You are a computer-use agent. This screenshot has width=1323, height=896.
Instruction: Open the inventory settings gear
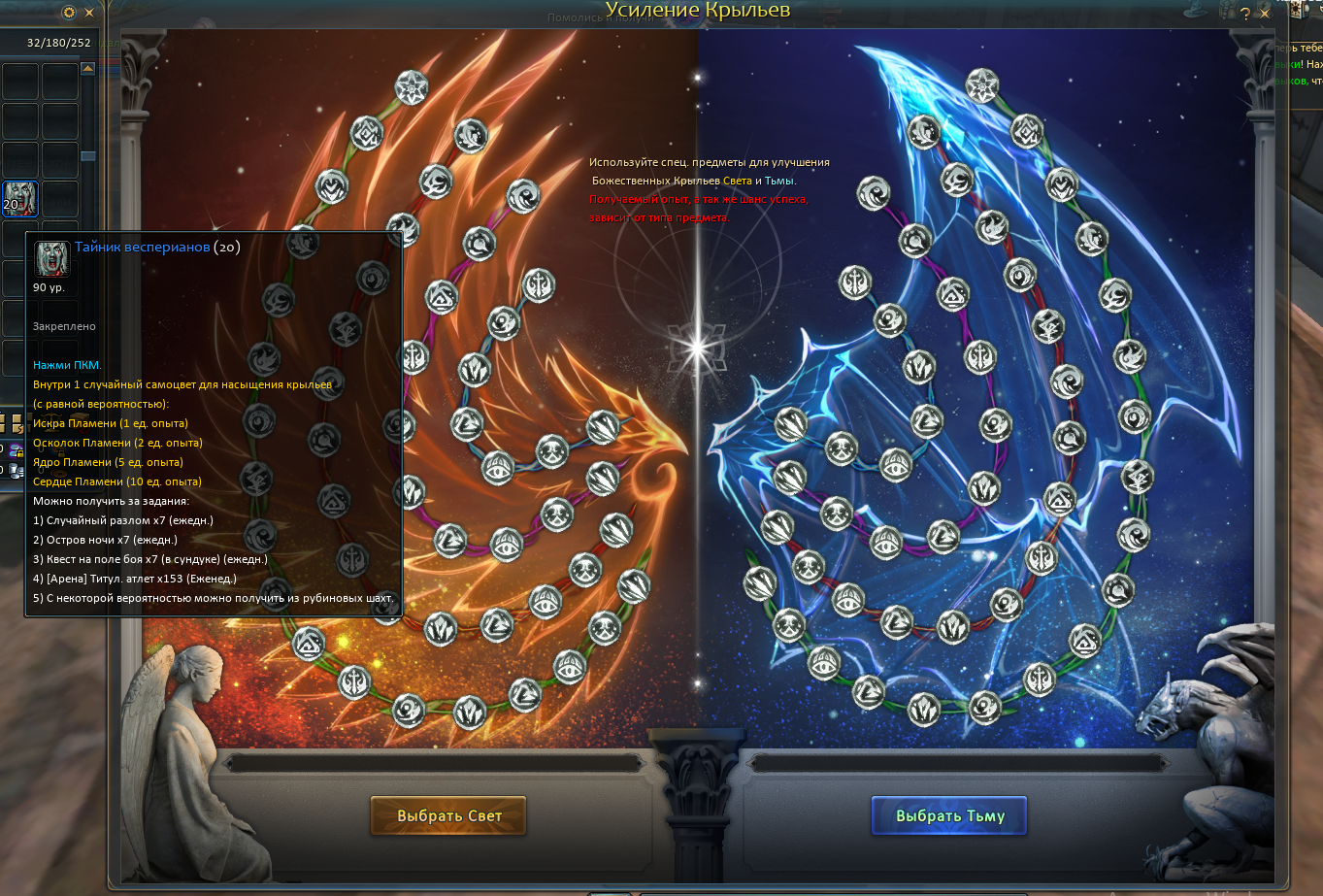click(x=69, y=13)
